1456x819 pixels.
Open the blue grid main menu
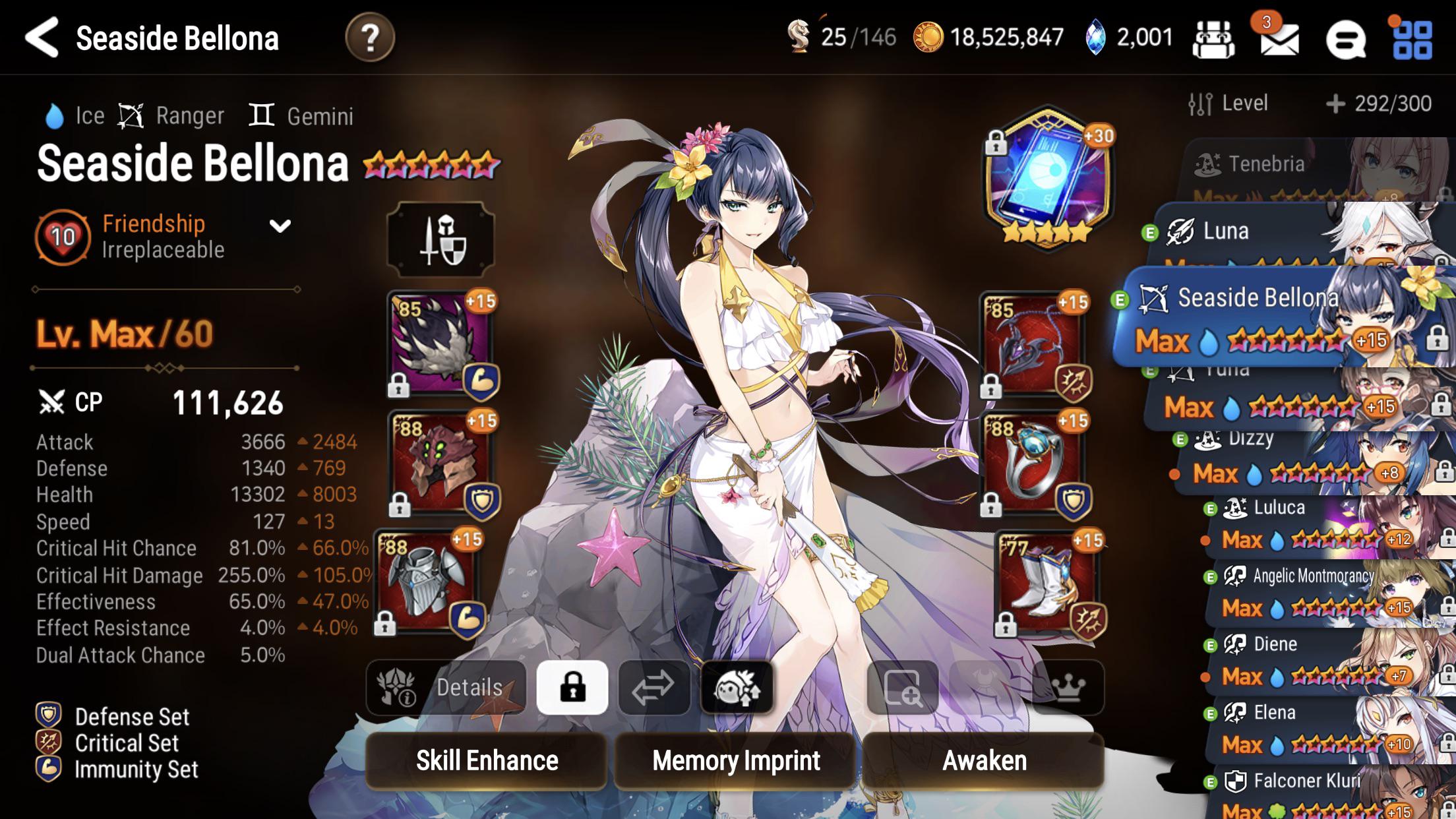coord(1412,40)
